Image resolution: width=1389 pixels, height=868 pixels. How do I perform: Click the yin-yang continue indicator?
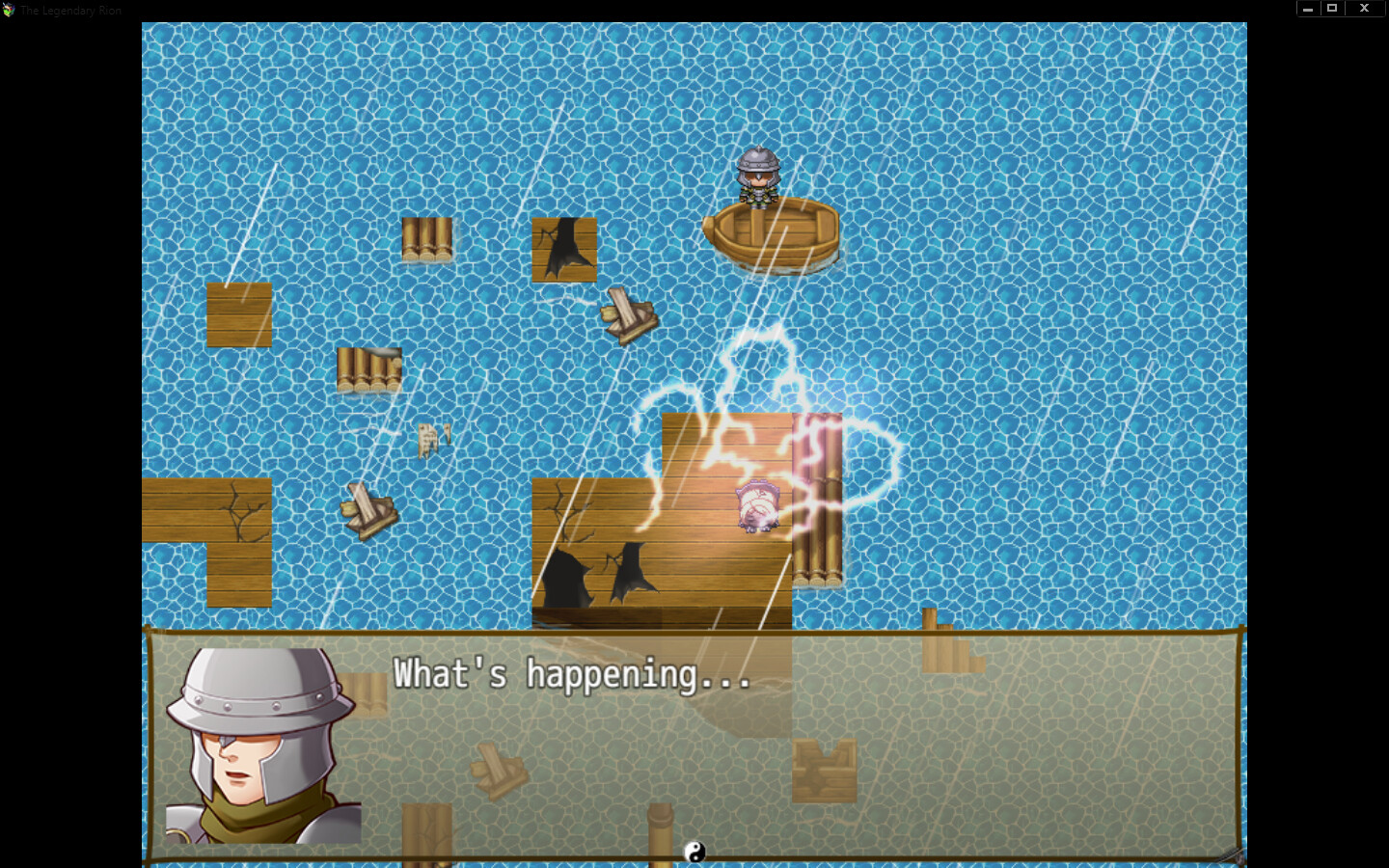click(694, 853)
